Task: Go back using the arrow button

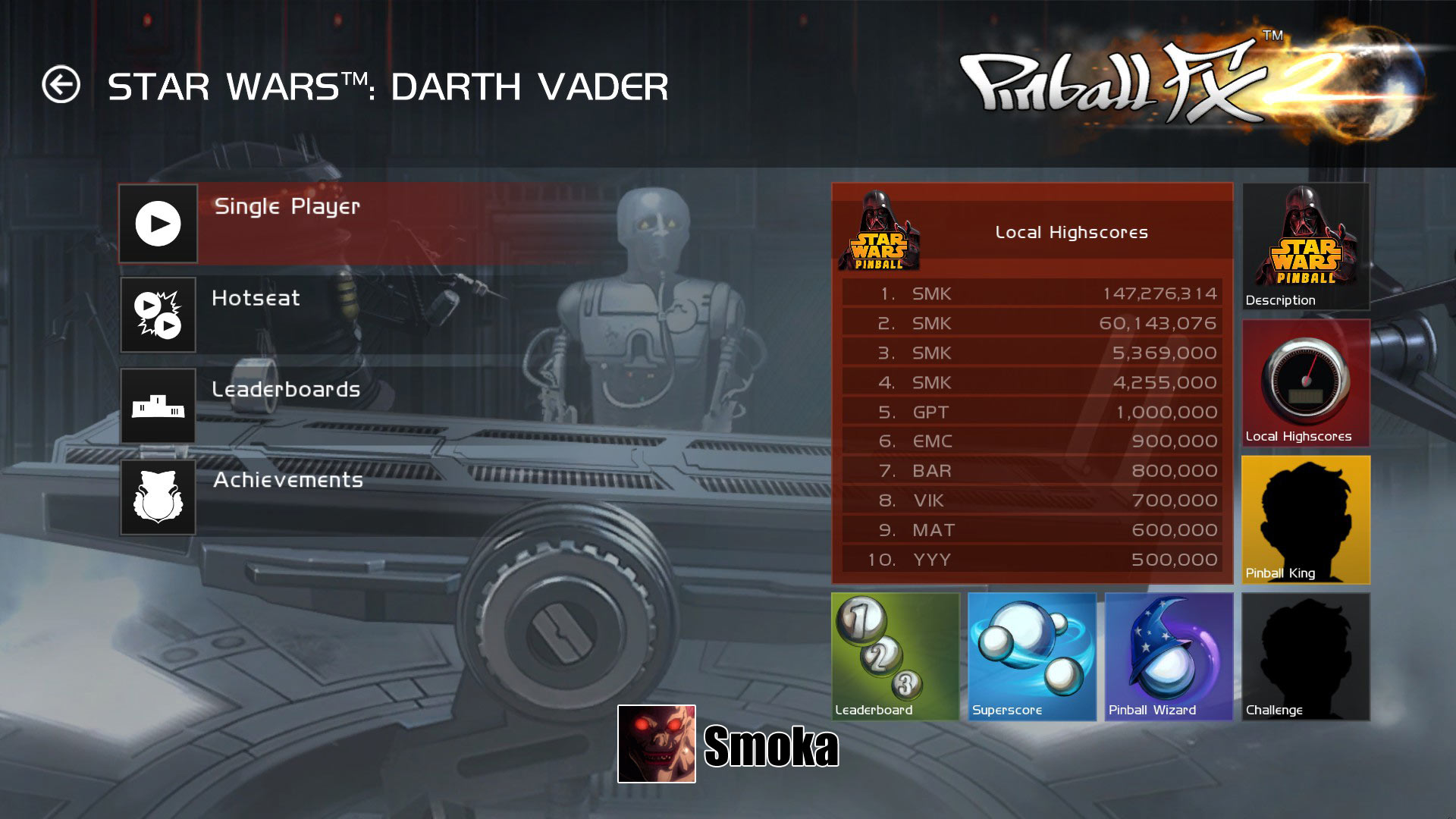Action: coord(61,84)
